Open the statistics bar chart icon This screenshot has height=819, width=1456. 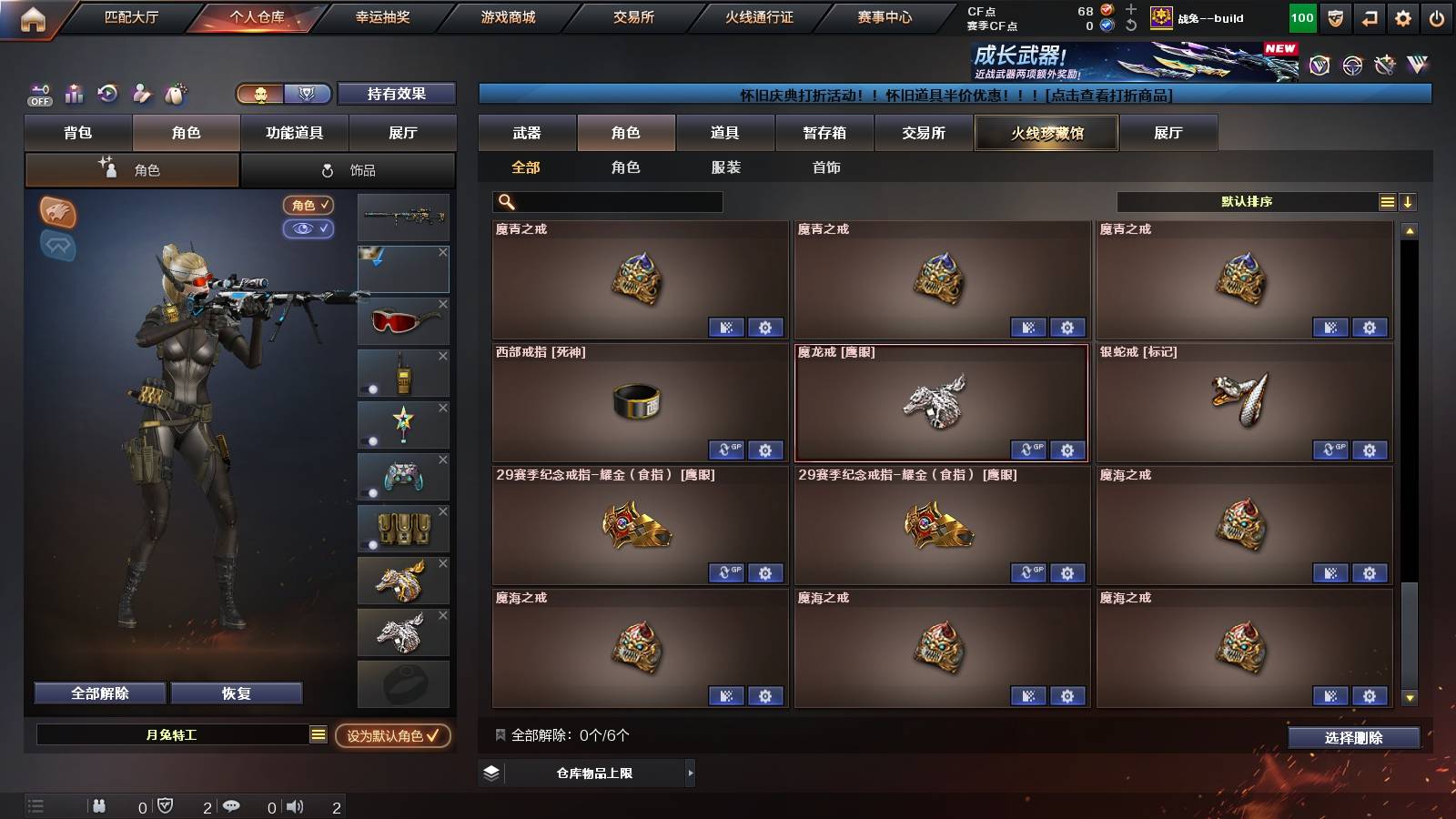coord(73,94)
